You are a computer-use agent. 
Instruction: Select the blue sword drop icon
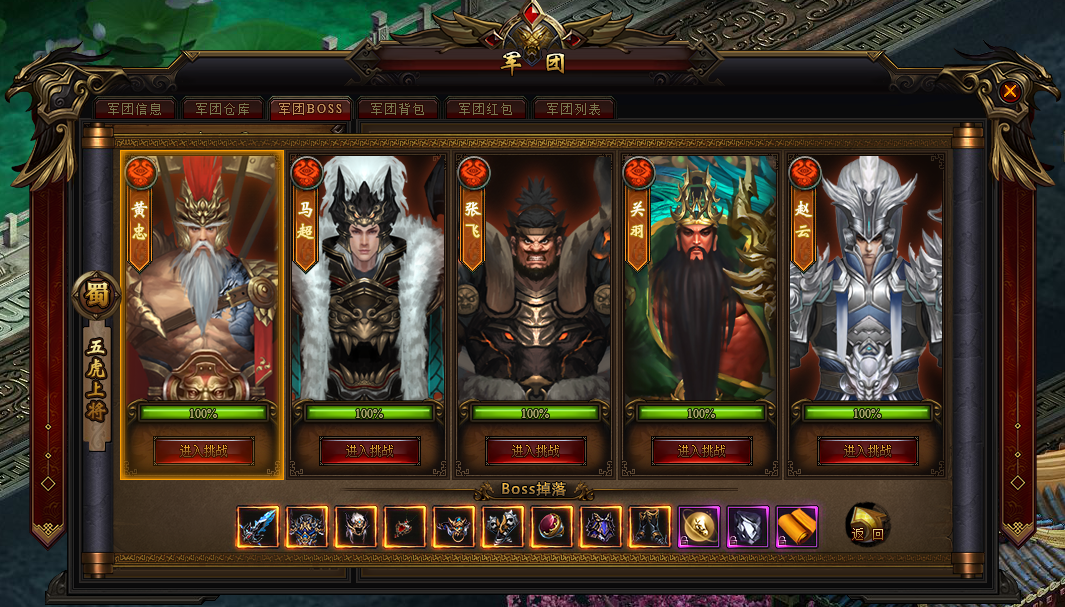258,527
